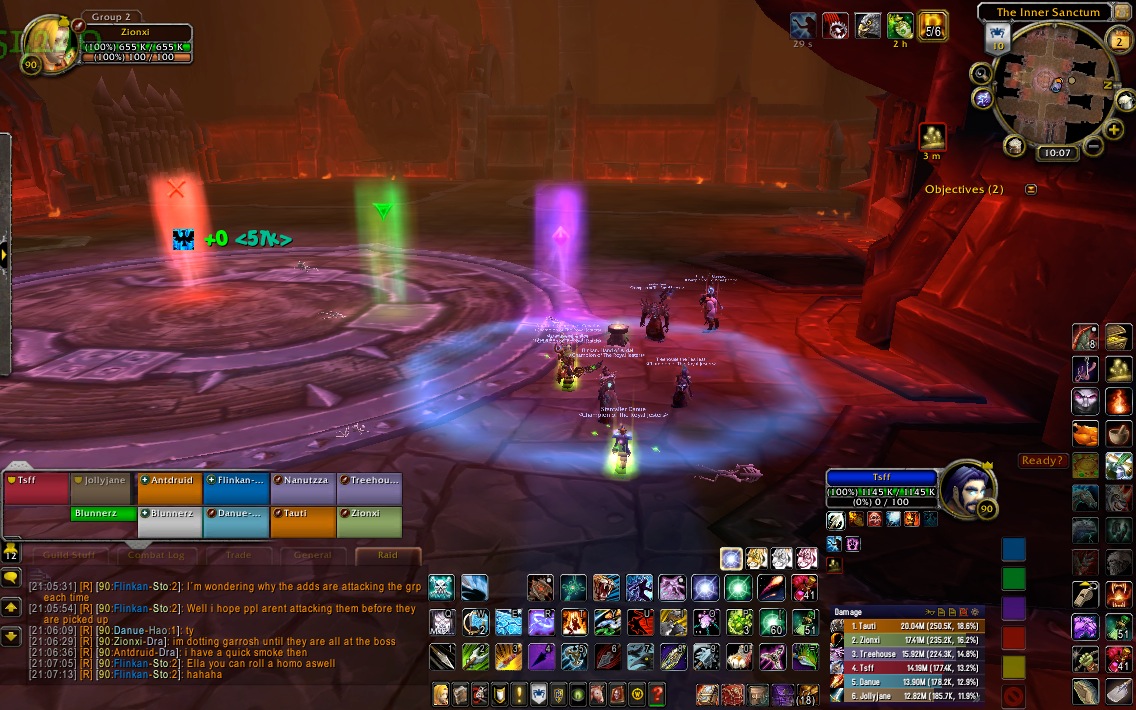Open the calendar button showing 2
The width and height of the screenshot is (1136, 710).
(x=1119, y=41)
